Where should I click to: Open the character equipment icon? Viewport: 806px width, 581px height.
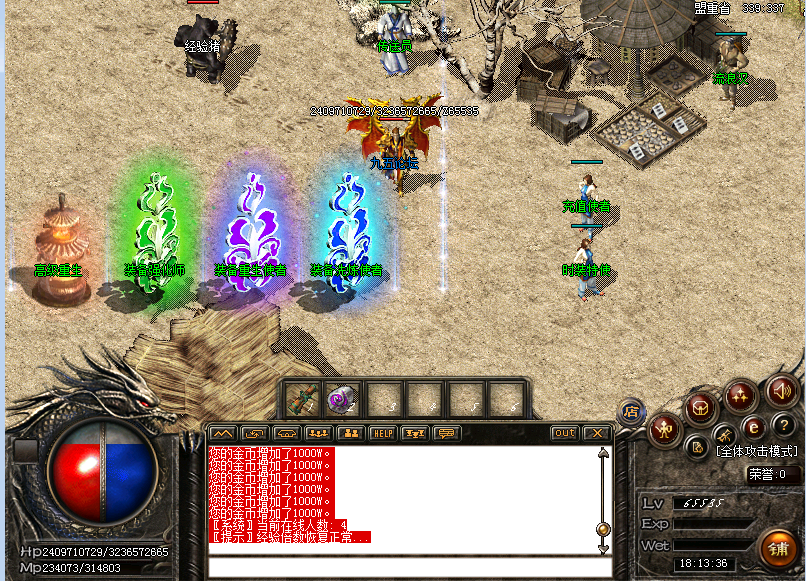click(664, 430)
